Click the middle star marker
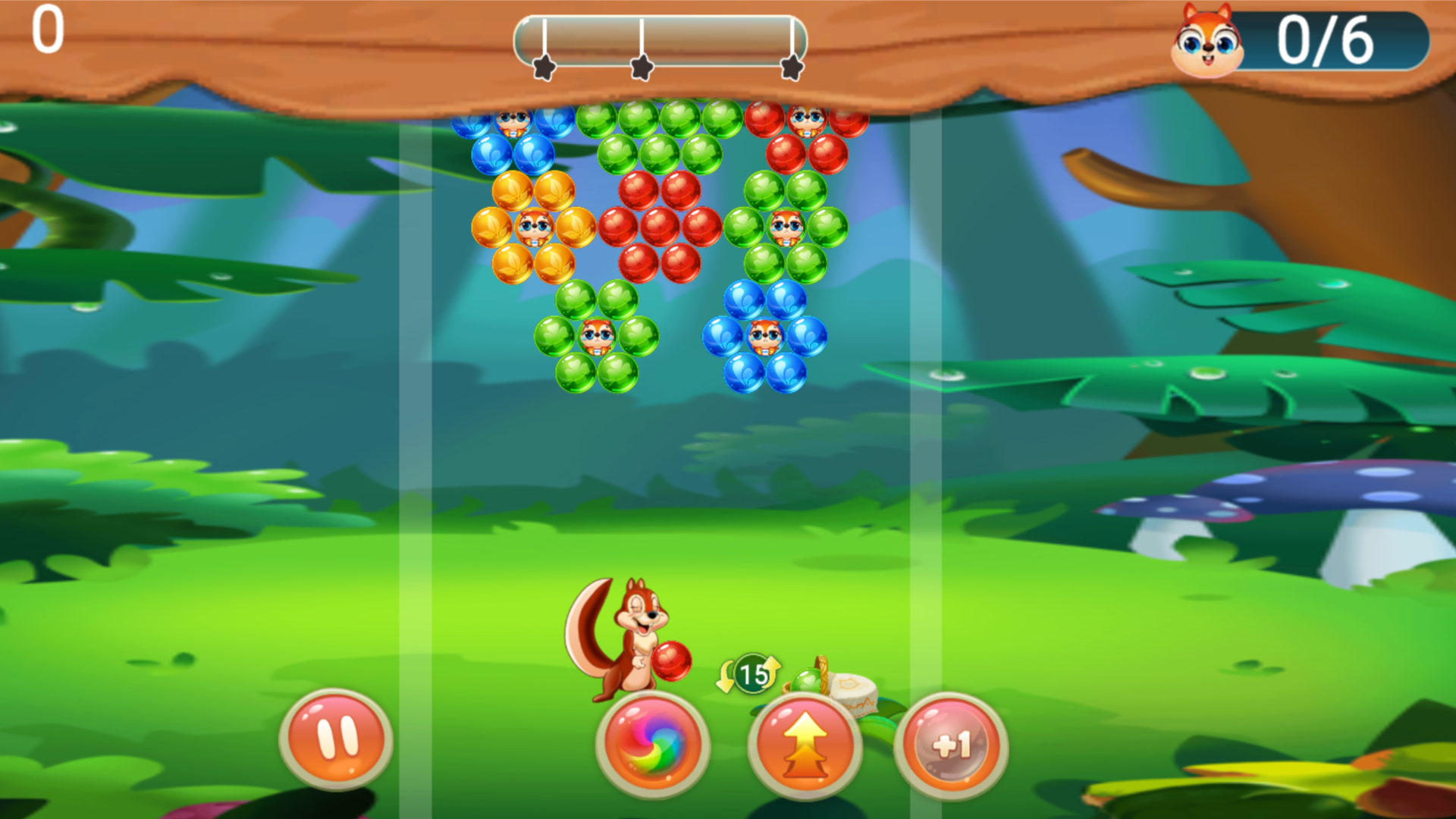Image resolution: width=1456 pixels, height=819 pixels. pos(641,67)
